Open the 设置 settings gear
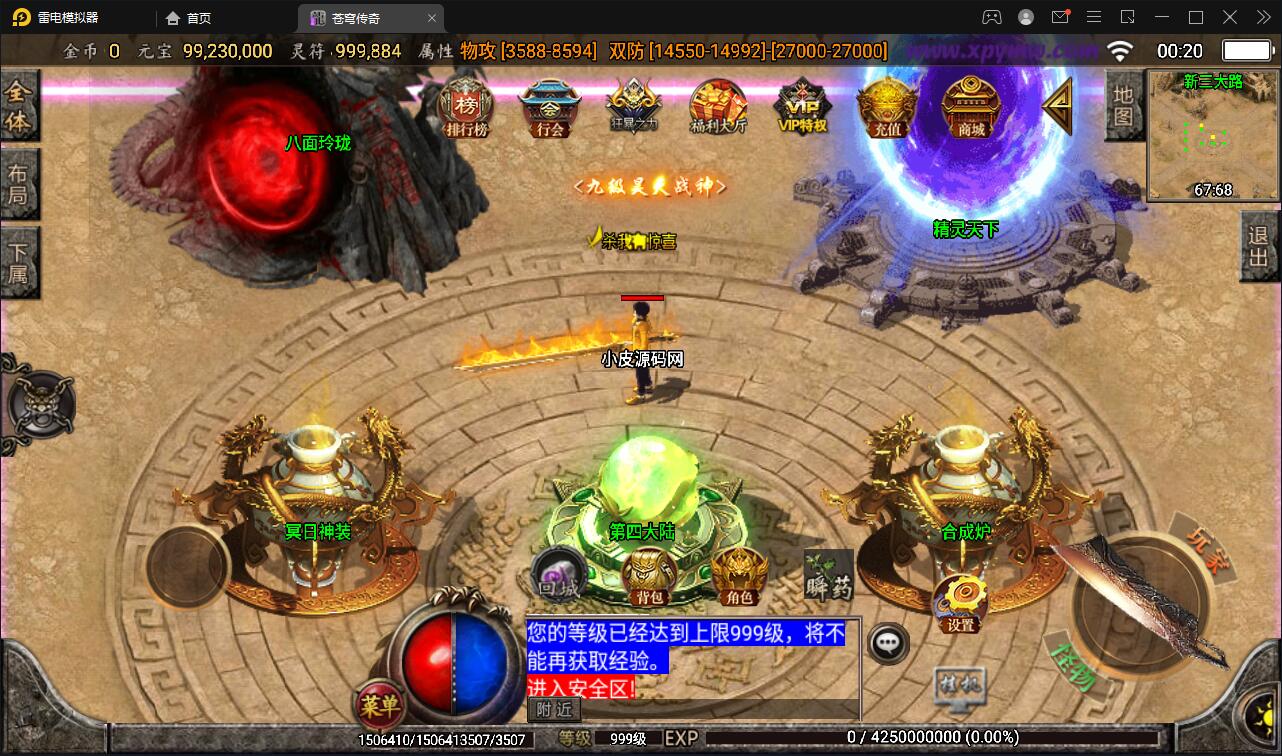The width and height of the screenshot is (1282, 756). coord(960,604)
